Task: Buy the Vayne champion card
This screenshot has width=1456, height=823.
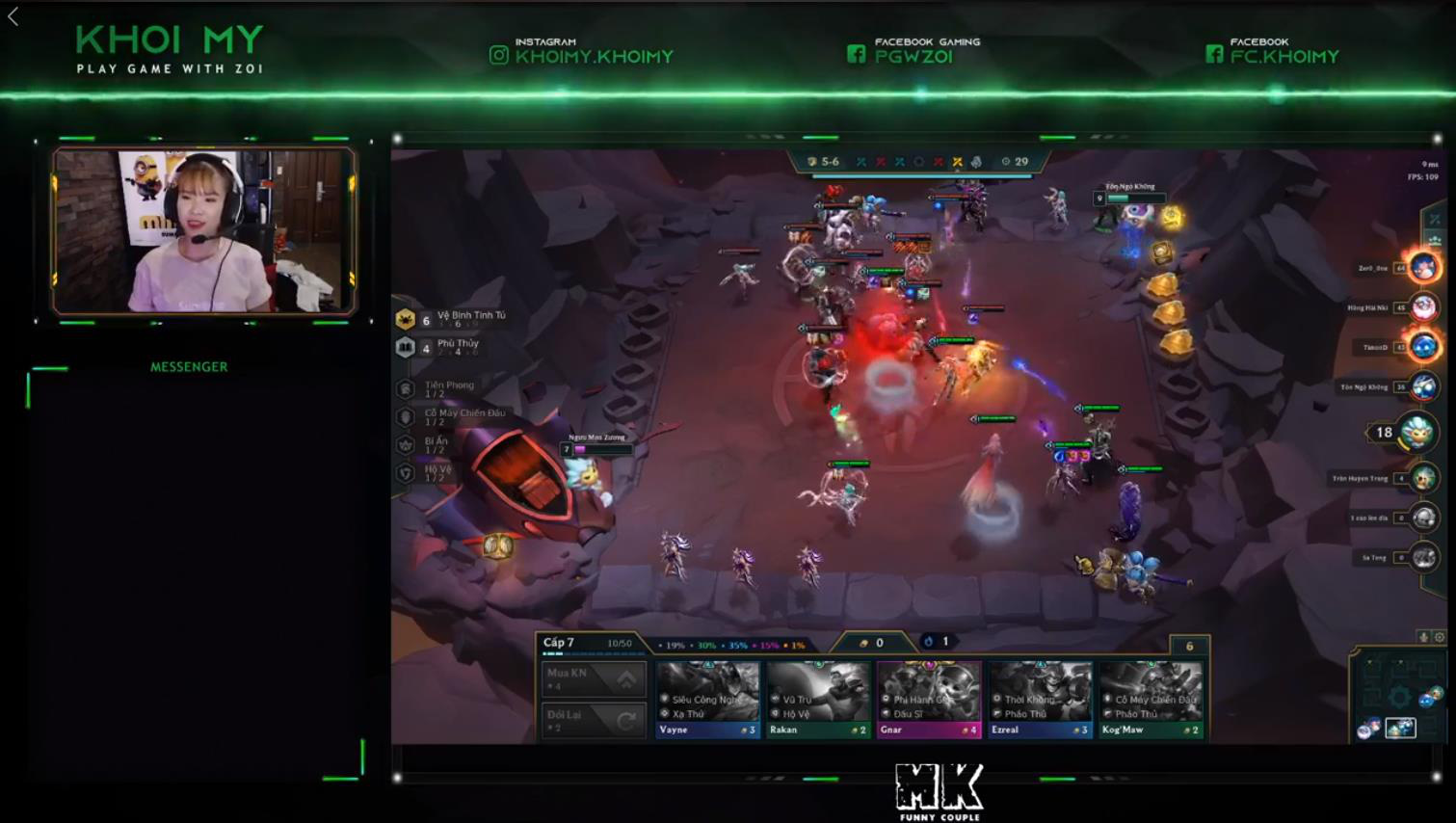Action: coord(707,699)
